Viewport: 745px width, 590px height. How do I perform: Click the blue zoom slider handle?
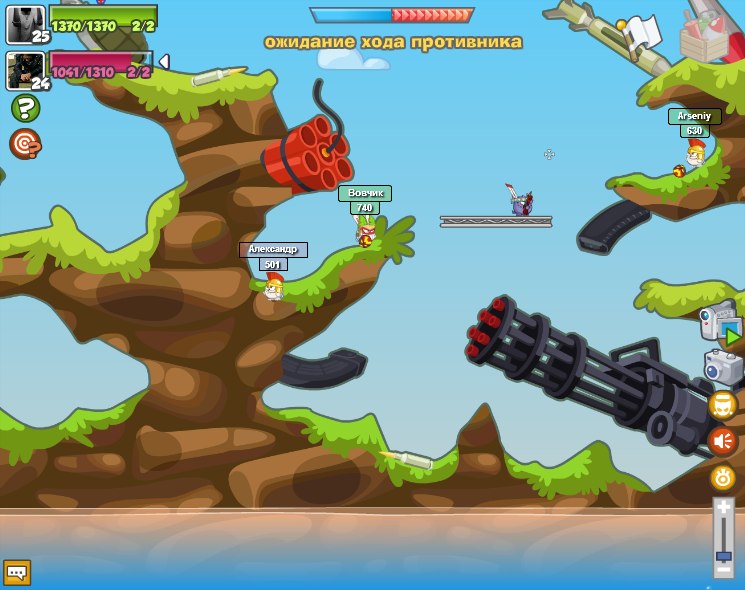click(723, 556)
